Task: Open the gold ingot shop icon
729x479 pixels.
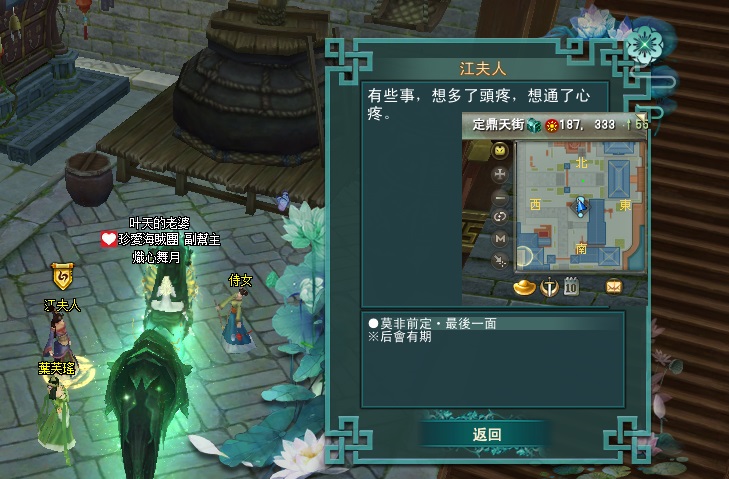Action: (524, 288)
